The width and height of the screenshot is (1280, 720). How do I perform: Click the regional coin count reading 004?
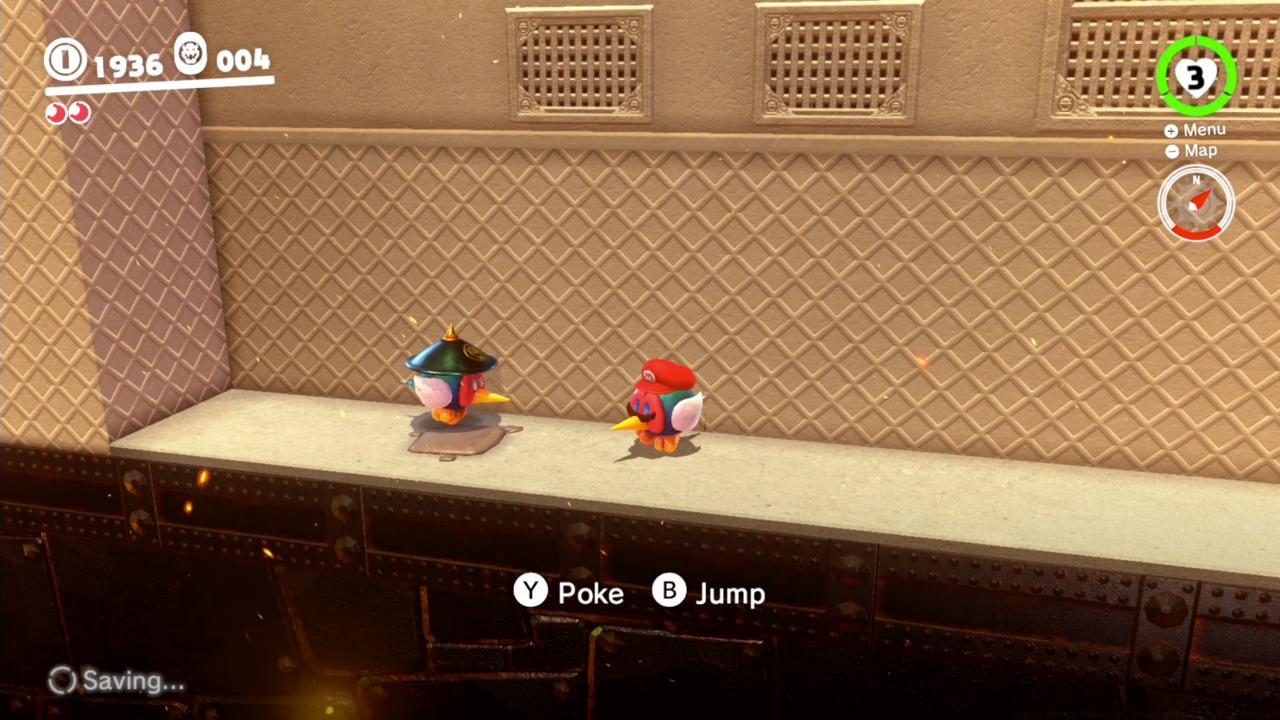[x=243, y=60]
